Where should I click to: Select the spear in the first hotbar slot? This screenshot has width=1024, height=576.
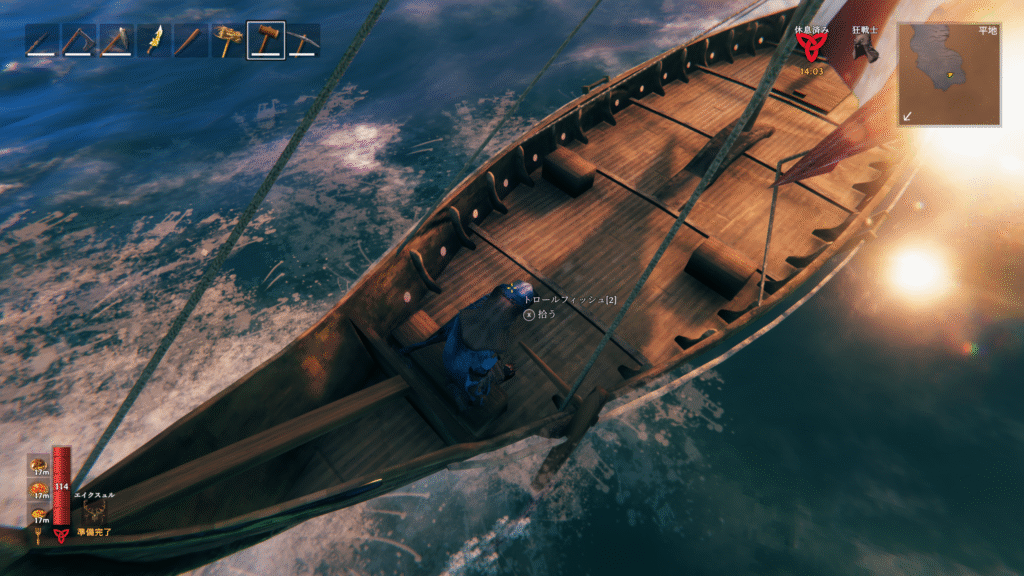click(42, 40)
